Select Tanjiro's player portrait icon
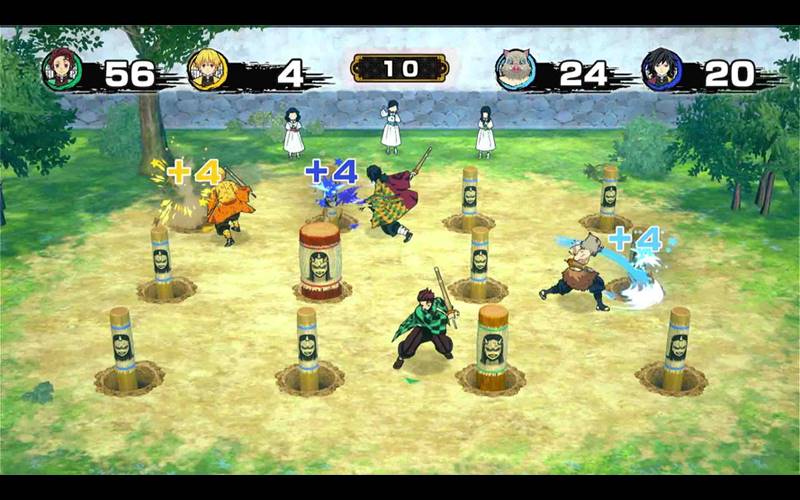This screenshot has width=800, height=500. pos(62,69)
